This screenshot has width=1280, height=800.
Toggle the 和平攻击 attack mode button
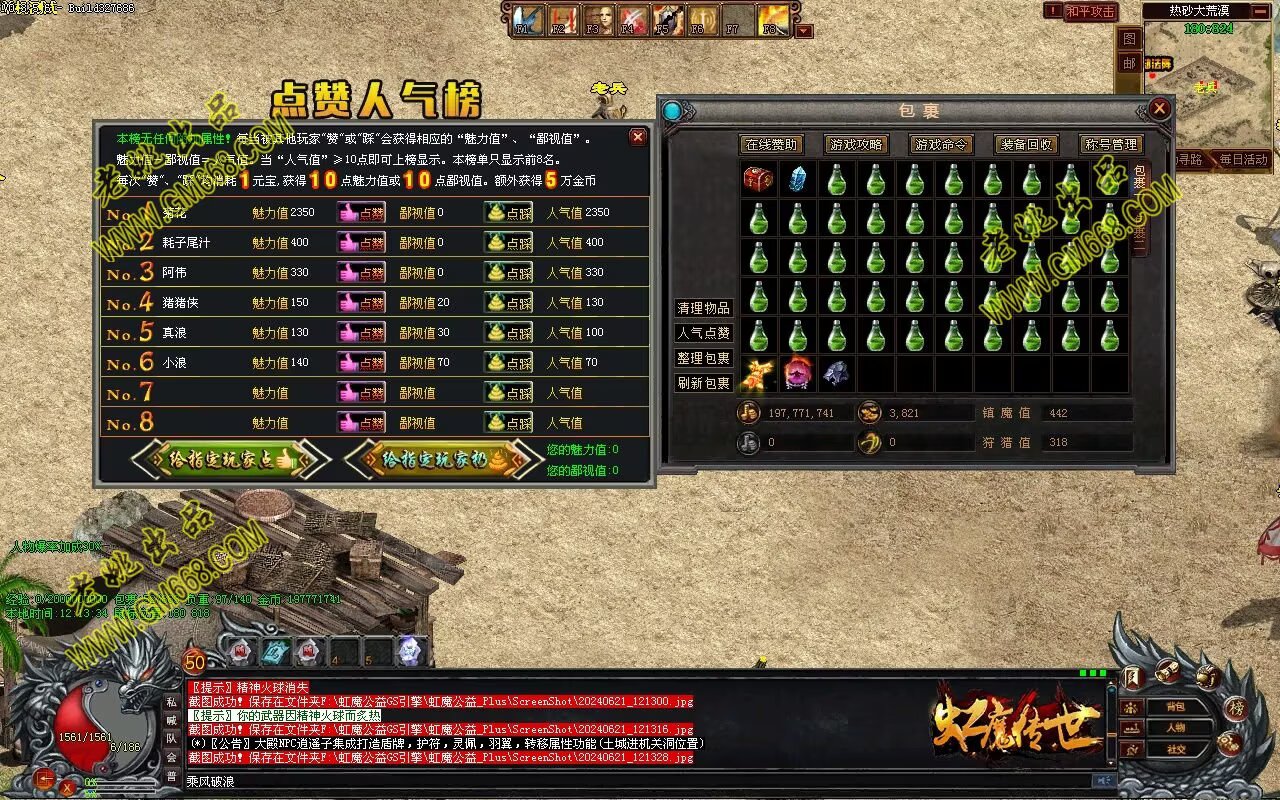(x=1090, y=11)
